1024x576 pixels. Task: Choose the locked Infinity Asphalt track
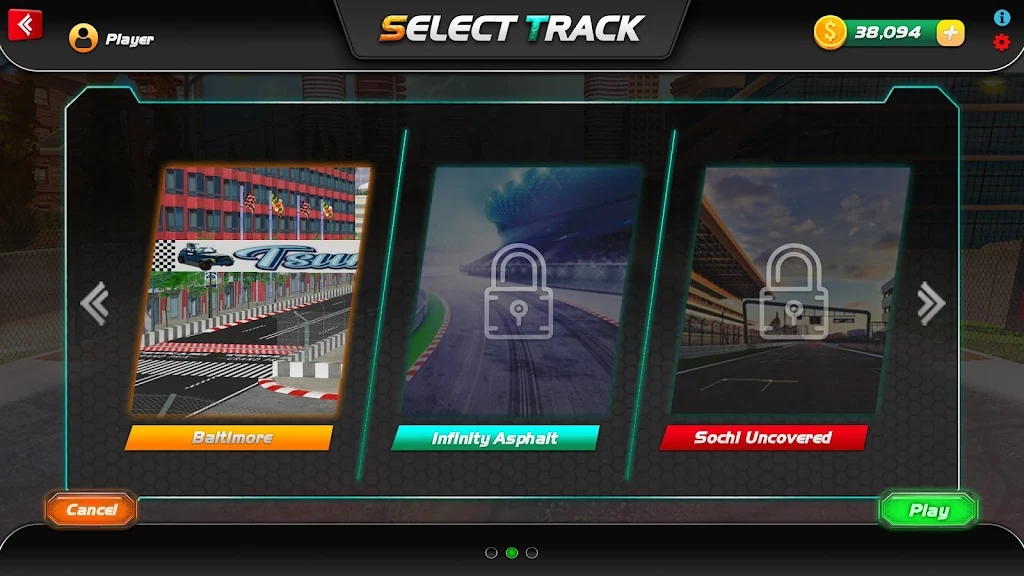518,290
